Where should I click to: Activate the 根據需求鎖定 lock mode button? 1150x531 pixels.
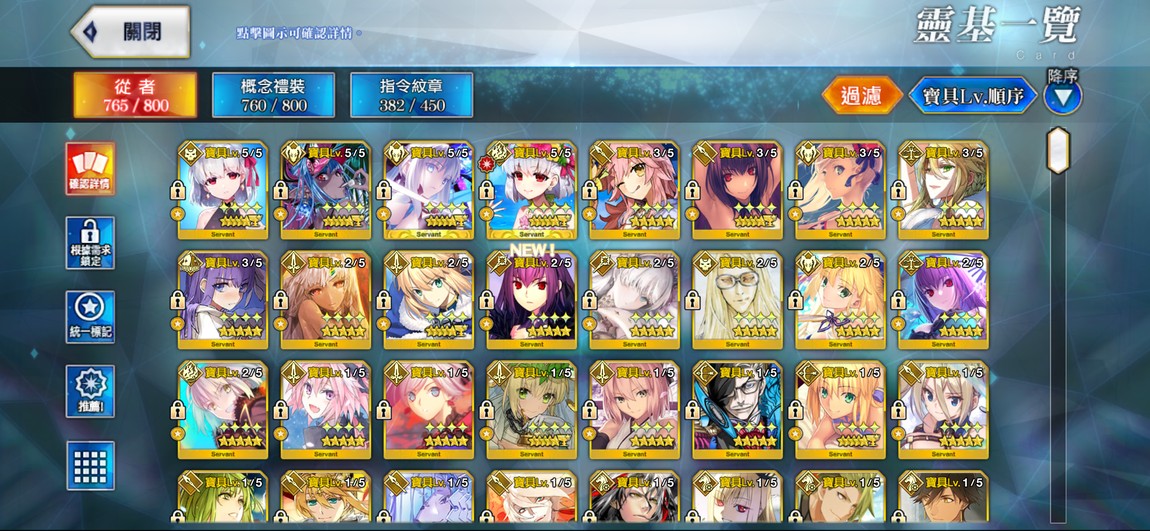tap(90, 243)
